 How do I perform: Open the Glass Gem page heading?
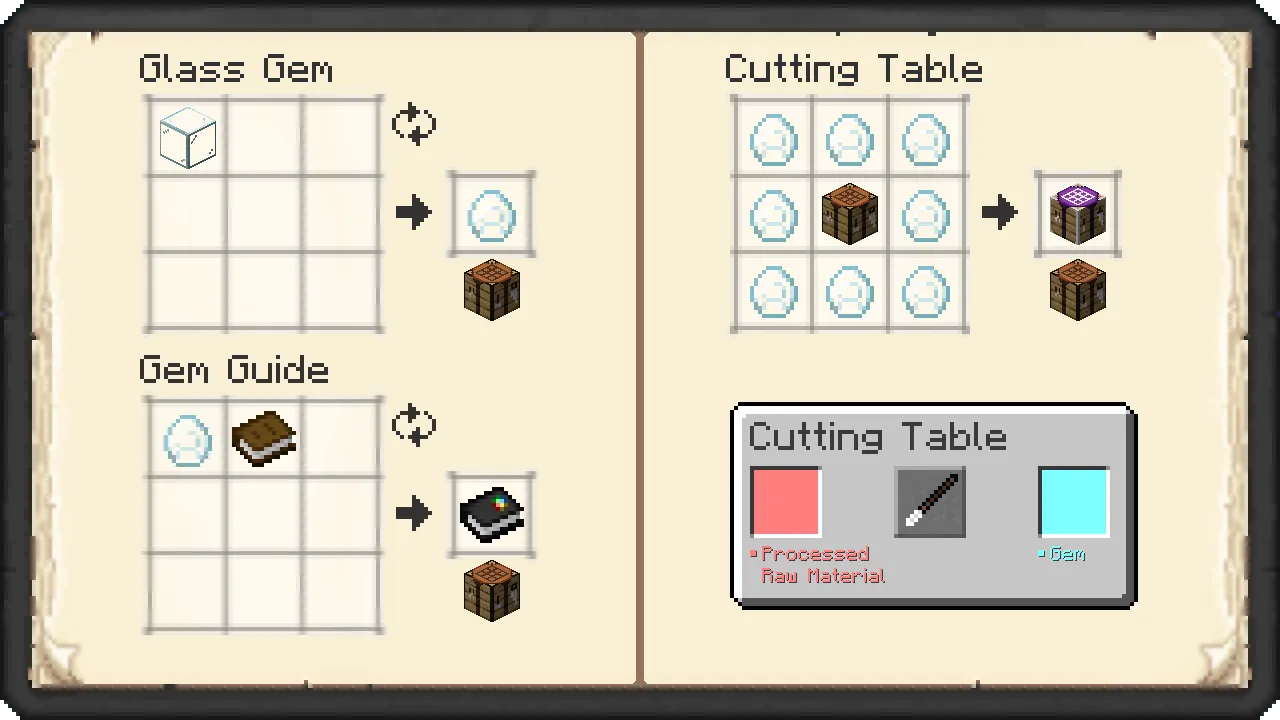(x=236, y=68)
